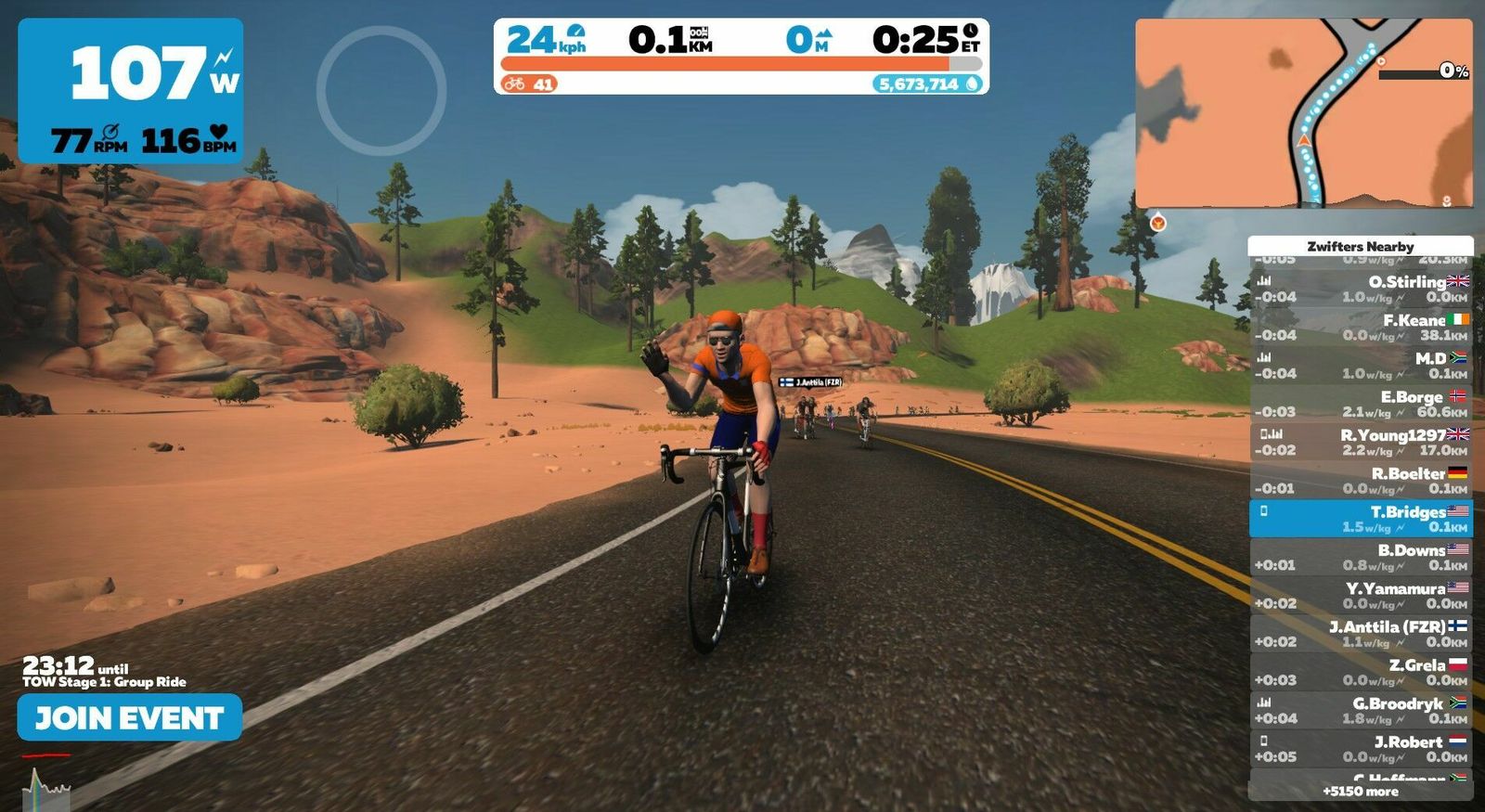Select rider M.D in the nearby list

point(1360,366)
